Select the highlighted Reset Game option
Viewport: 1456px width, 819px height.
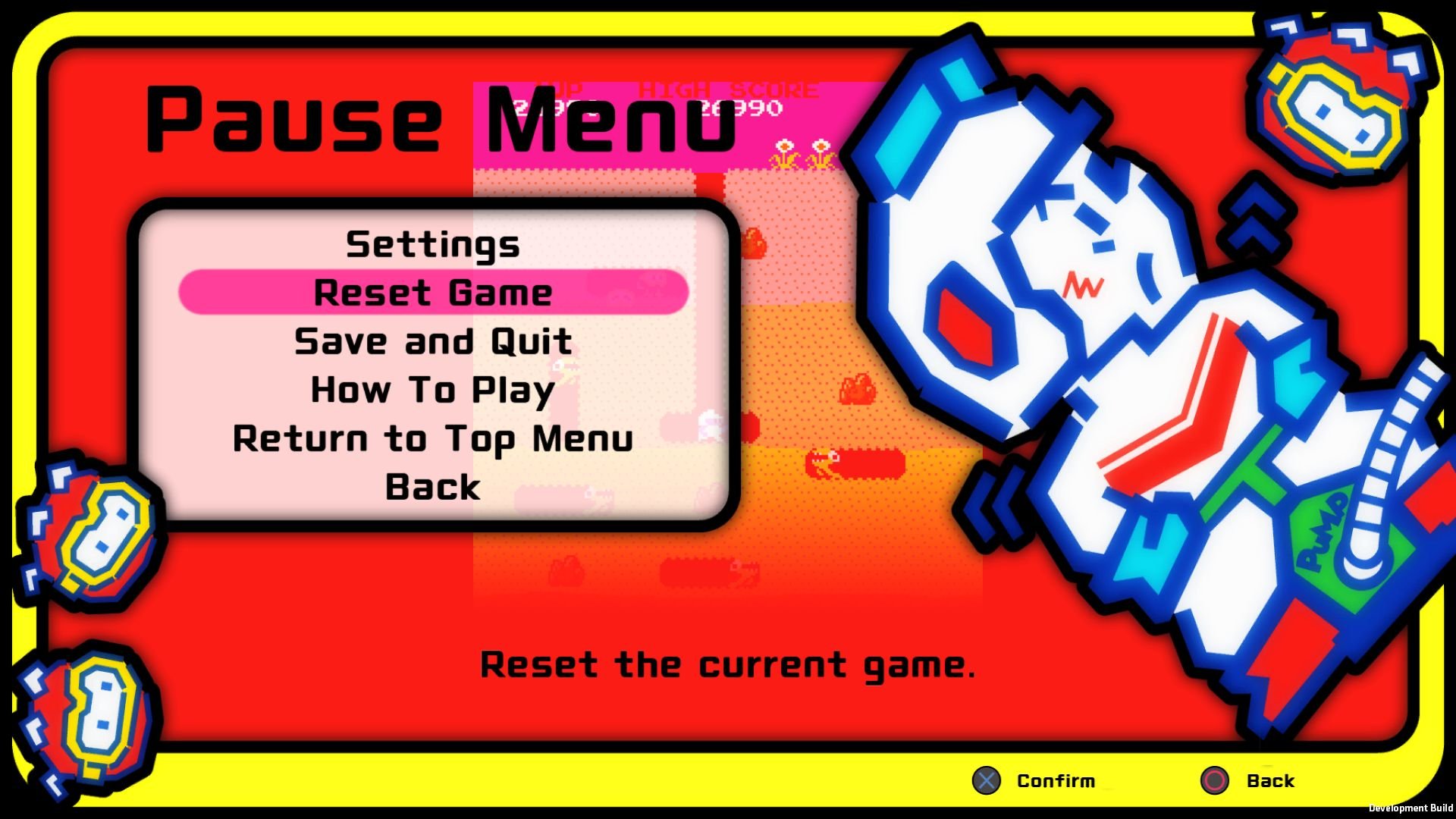[434, 292]
